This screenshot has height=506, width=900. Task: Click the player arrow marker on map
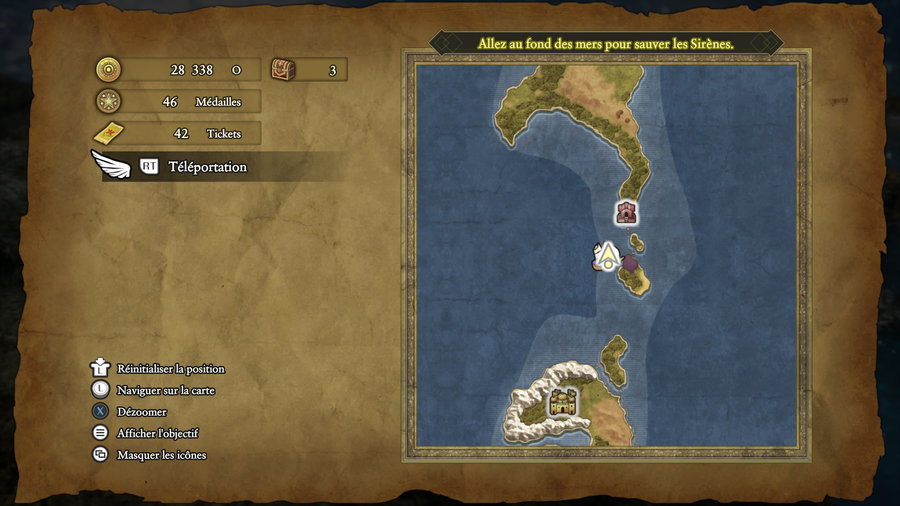click(605, 257)
